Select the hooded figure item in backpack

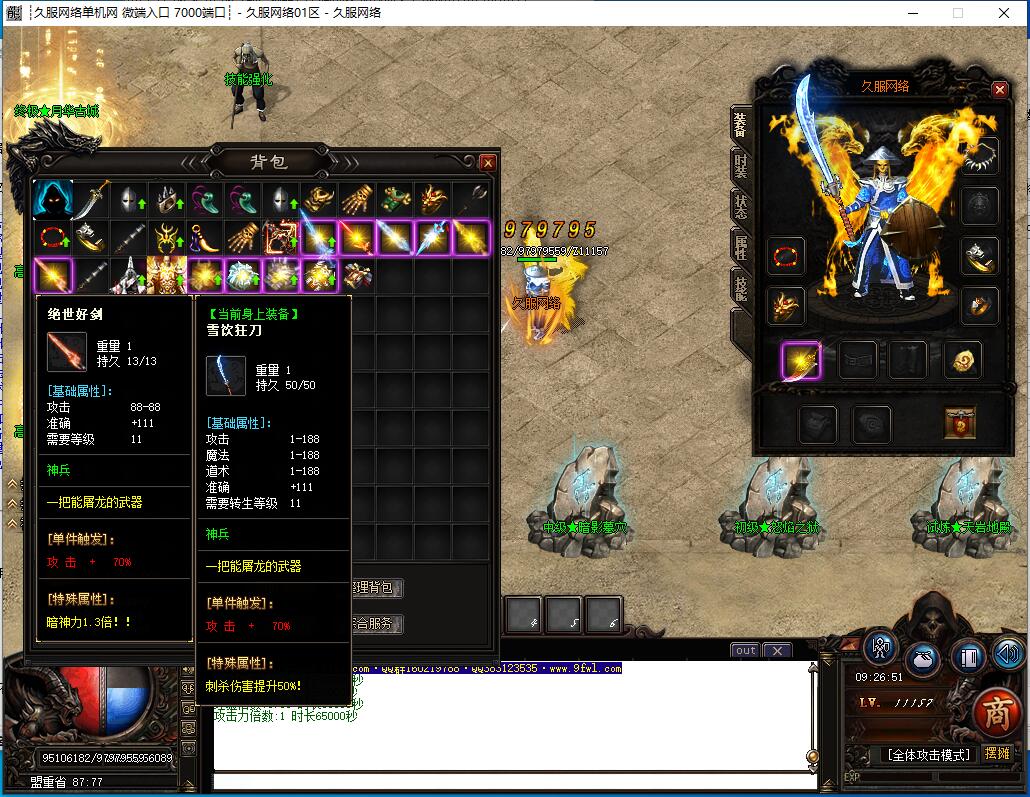(52, 200)
